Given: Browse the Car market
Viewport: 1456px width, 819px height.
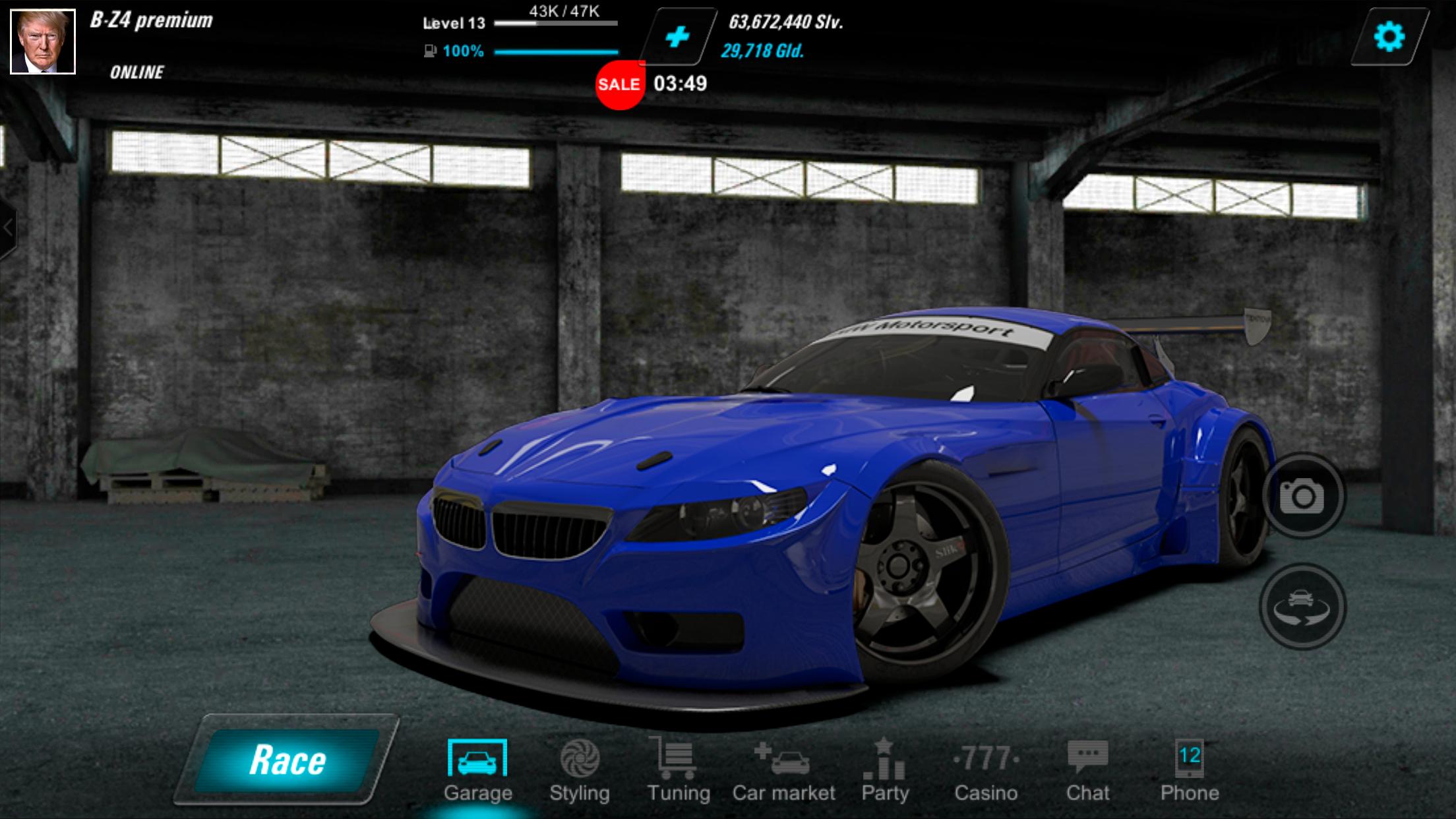Looking at the screenshot, I should (x=783, y=770).
